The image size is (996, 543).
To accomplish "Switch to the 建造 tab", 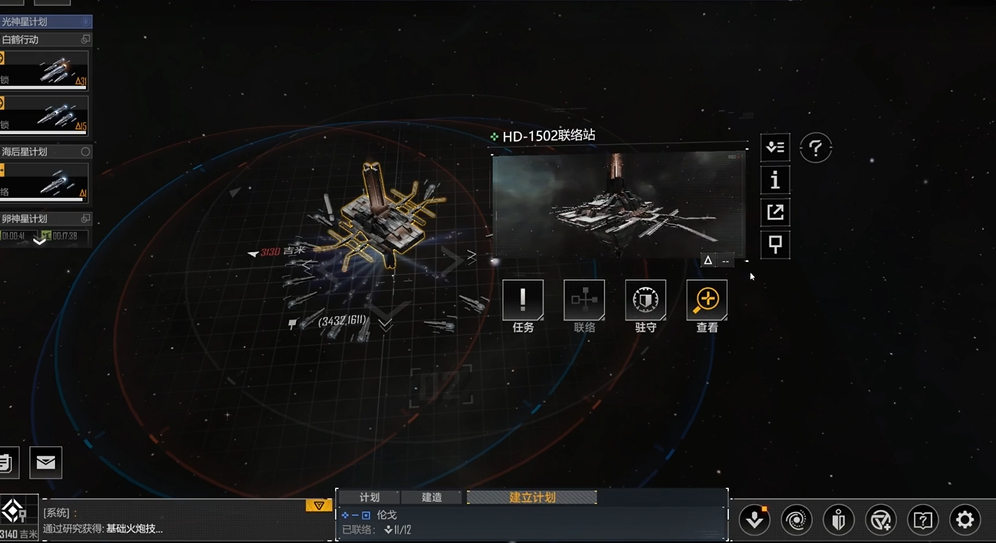I will tap(432, 497).
